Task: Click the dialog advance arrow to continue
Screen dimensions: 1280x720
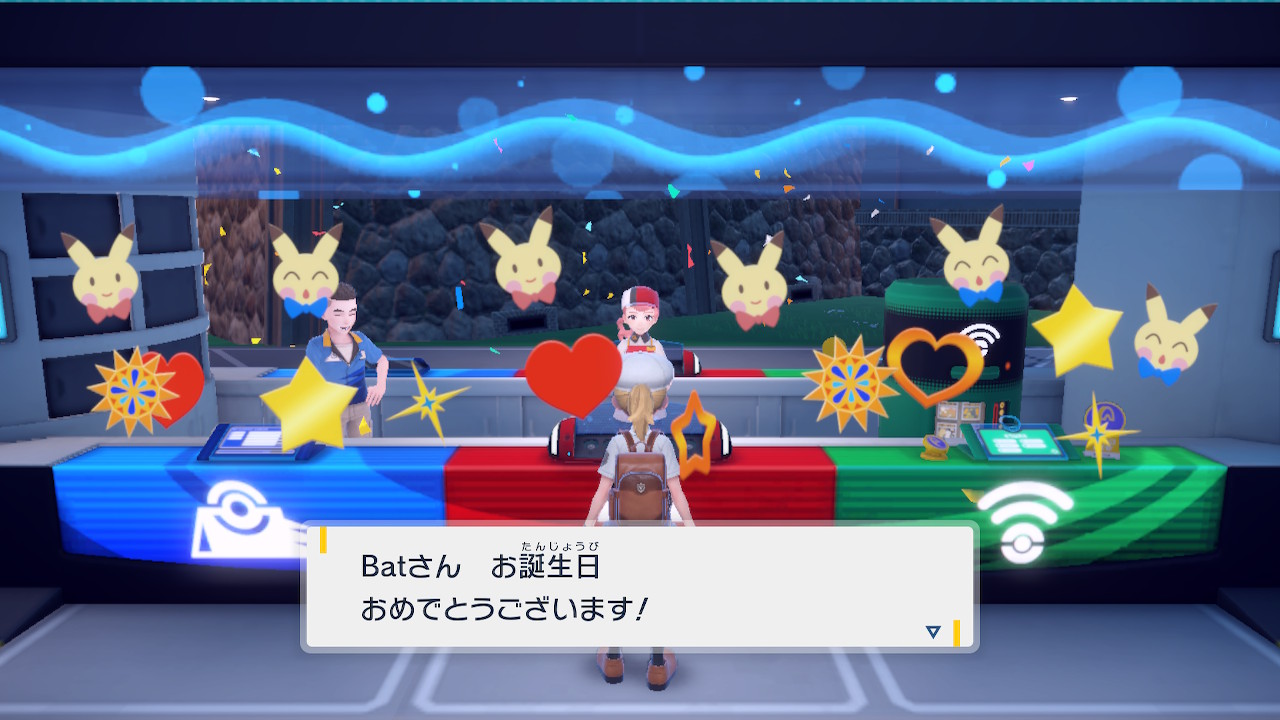Action: (932, 630)
